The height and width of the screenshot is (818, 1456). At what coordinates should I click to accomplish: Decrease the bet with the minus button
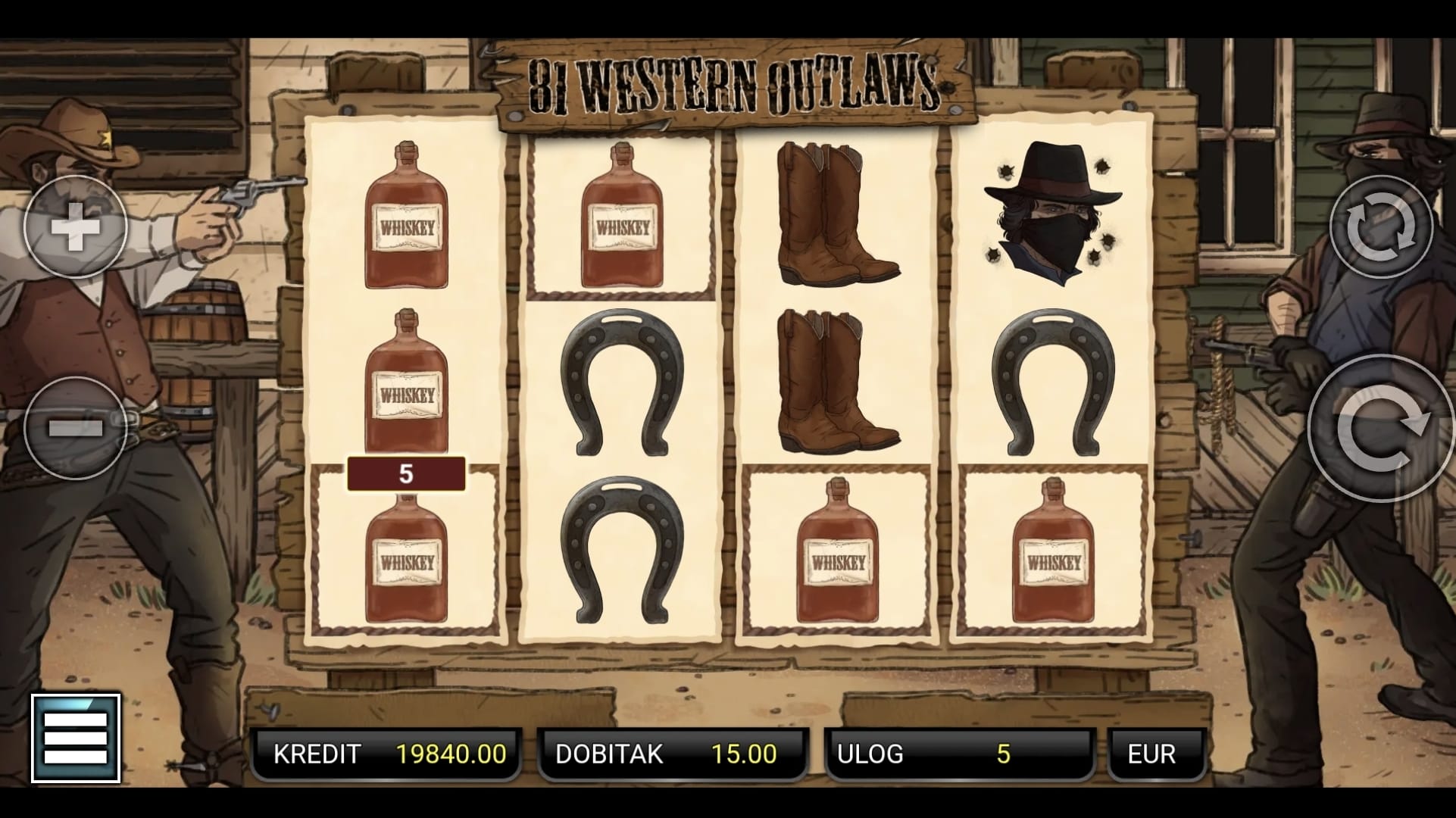click(75, 428)
